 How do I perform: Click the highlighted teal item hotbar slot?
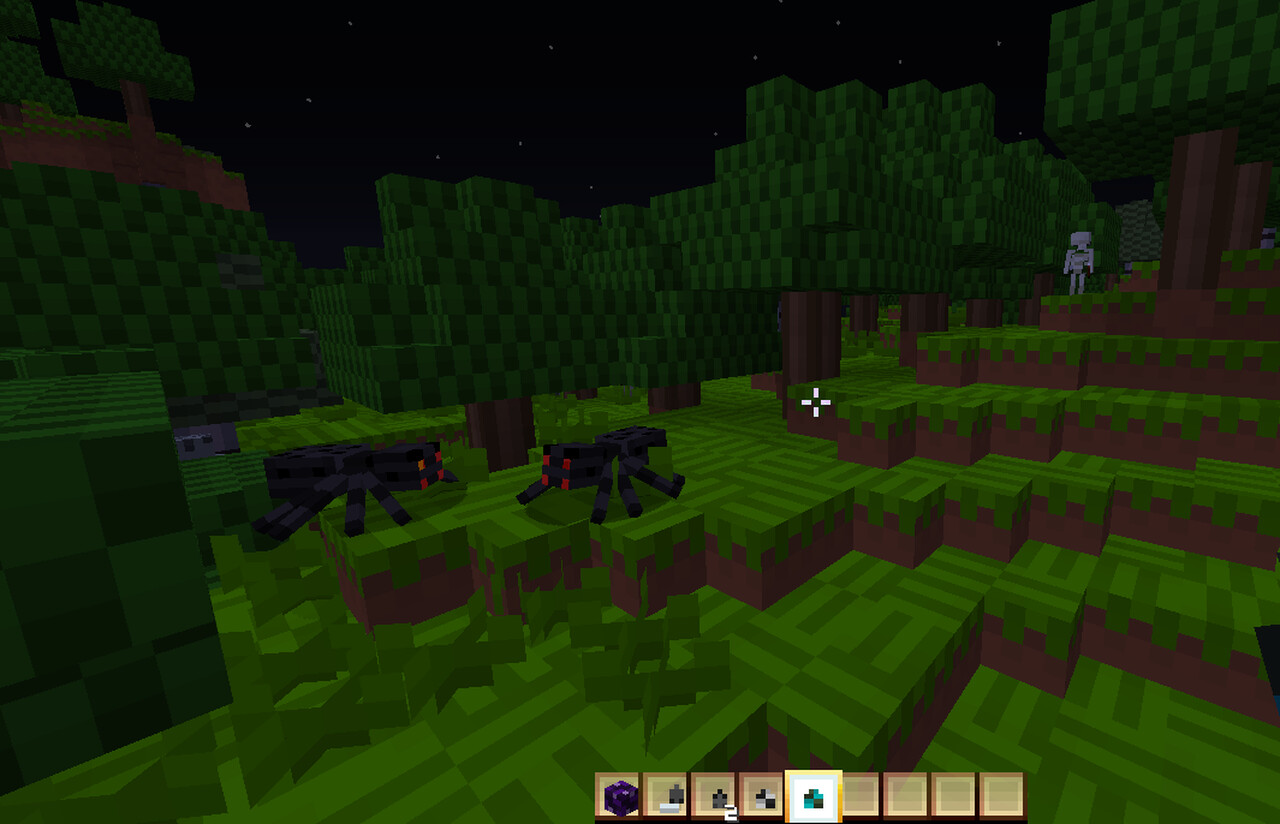[812, 797]
